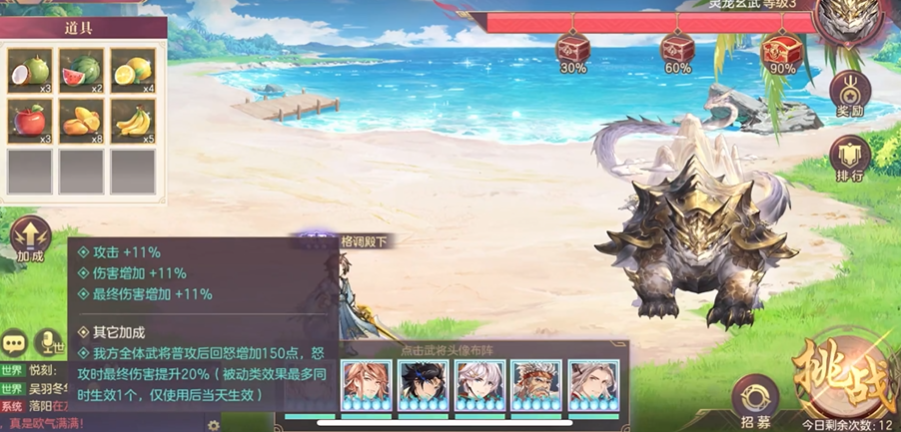Select the coconut item slot
Image resolution: width=901 pixels, height=432 pixels.
(30, 71)
